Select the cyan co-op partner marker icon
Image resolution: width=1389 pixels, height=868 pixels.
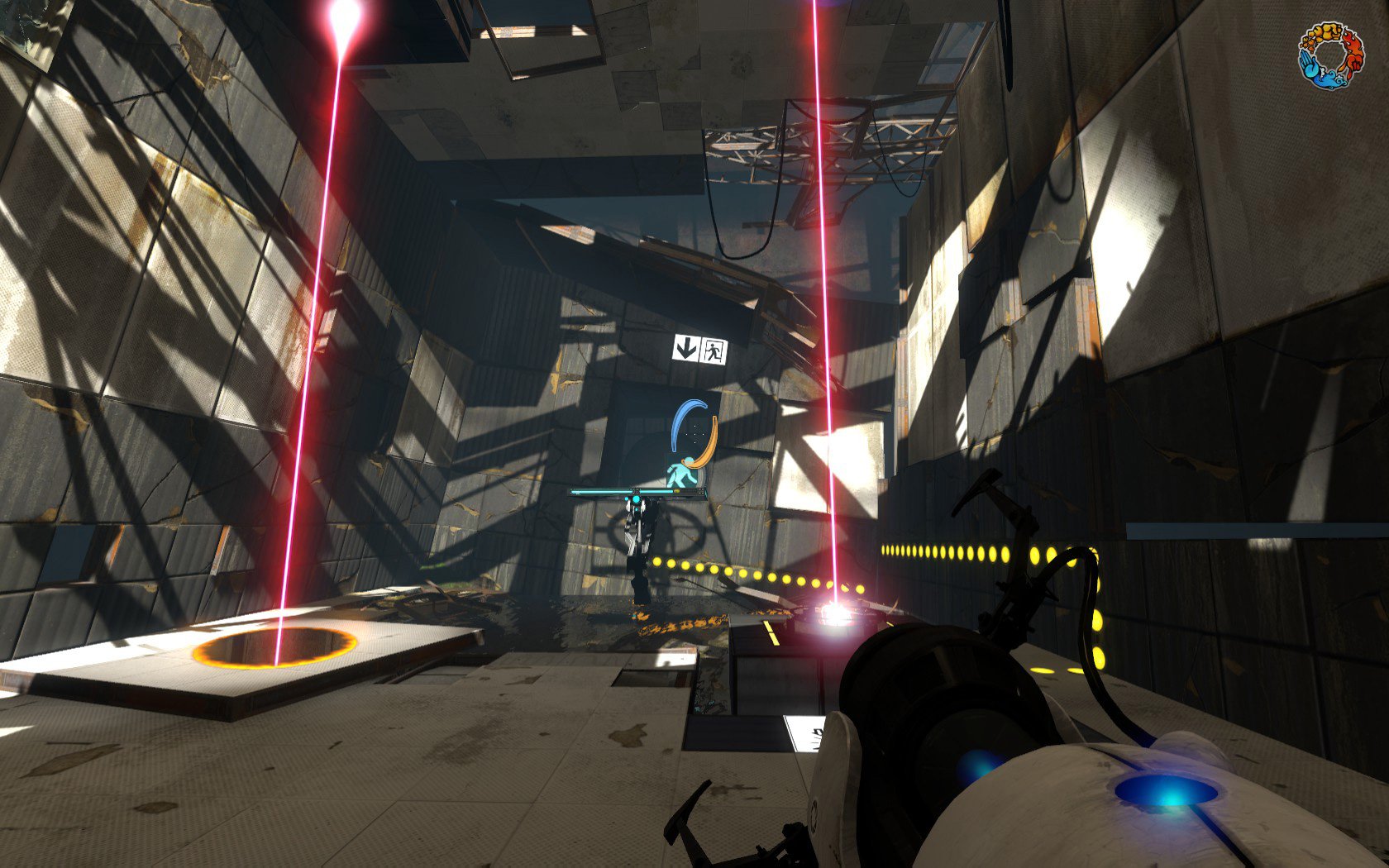tap(680, 475)
